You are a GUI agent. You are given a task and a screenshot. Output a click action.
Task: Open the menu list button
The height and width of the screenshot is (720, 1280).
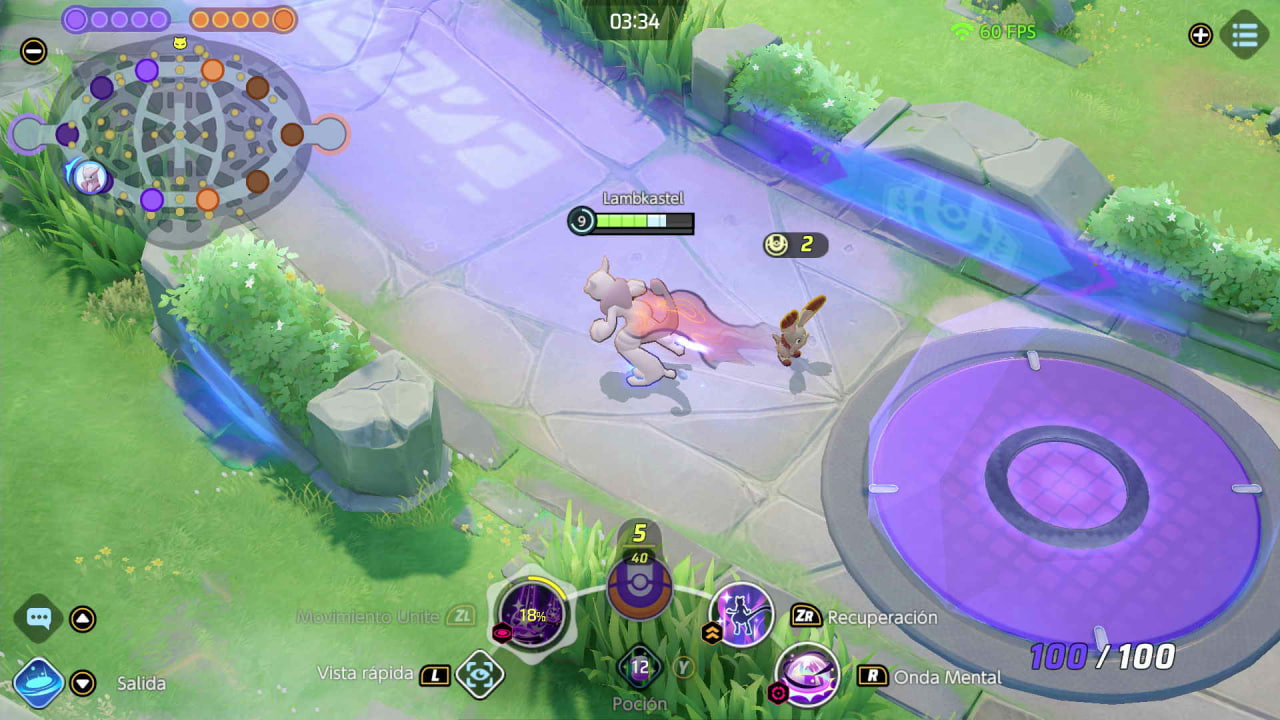[1244, 35]
